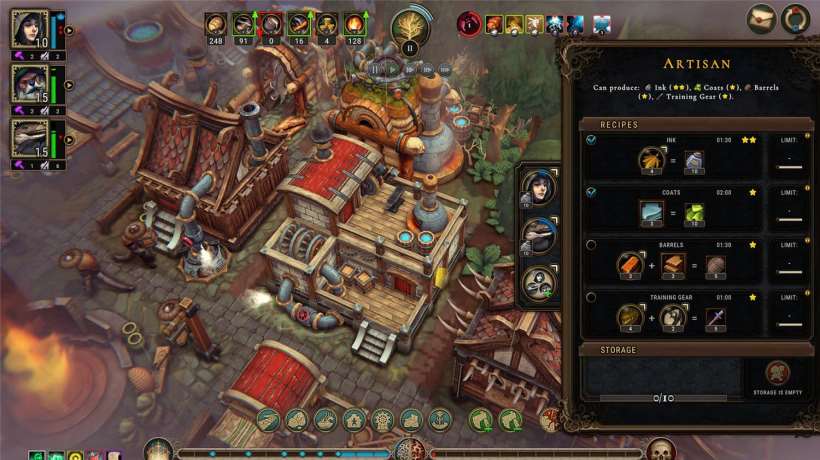Select the lizard villager portrait

tap(30, 137)
